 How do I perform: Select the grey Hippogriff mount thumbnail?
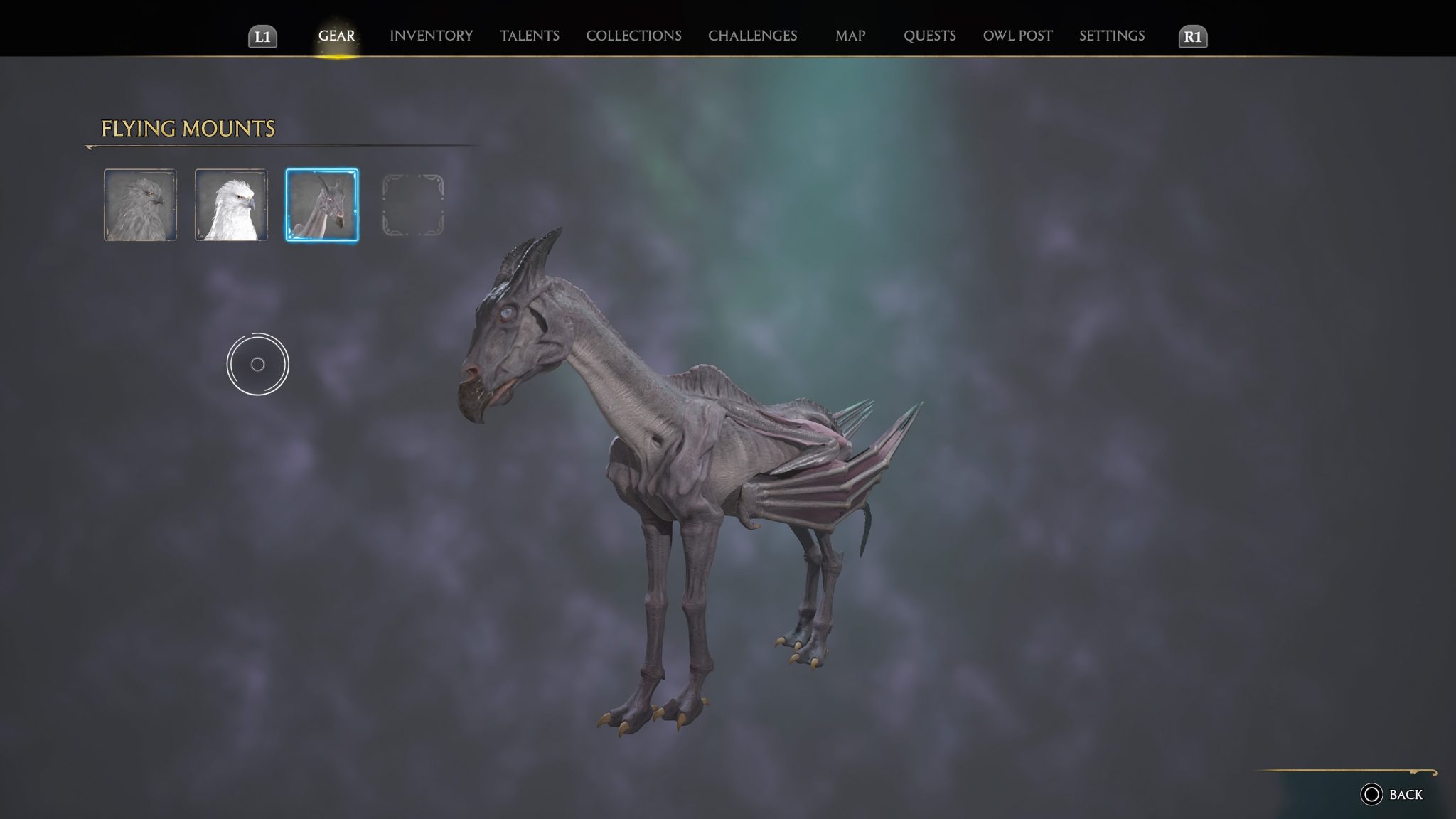pos(141,205)
